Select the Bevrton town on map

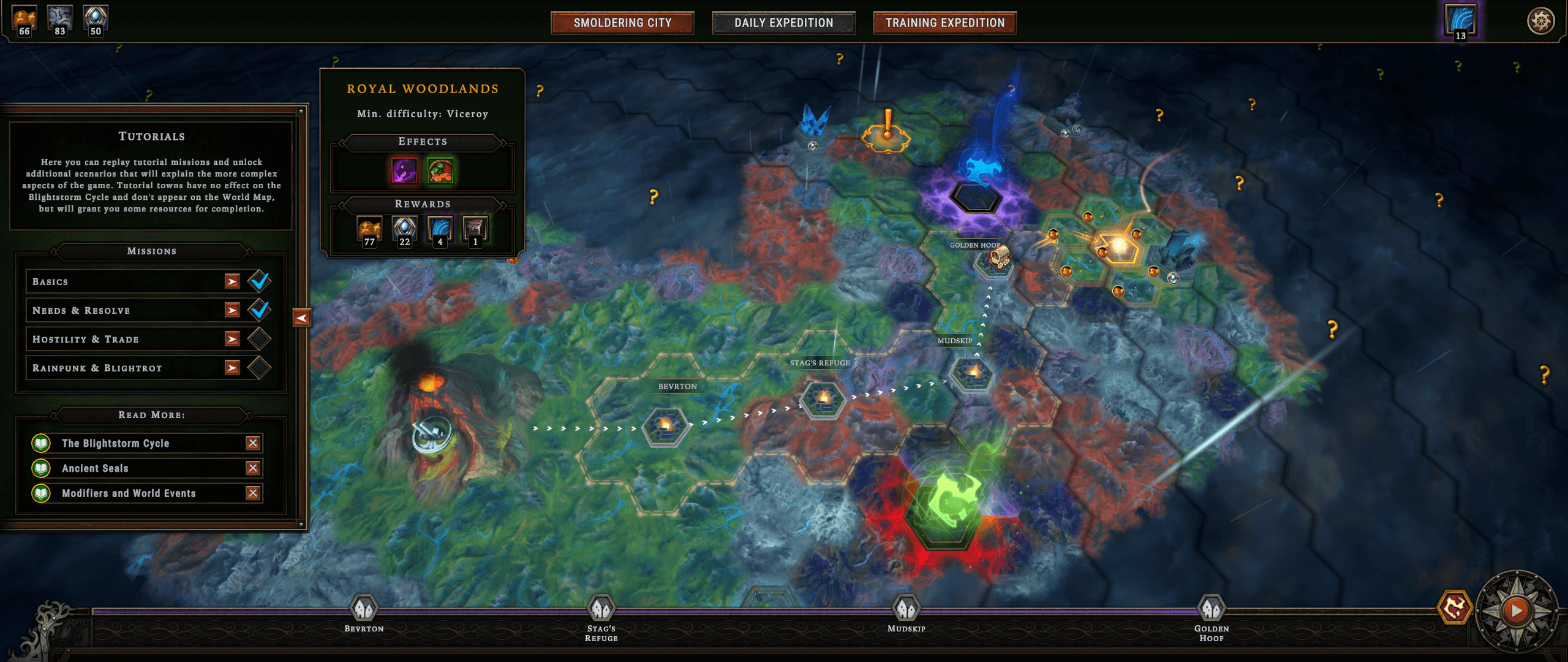point(665,425)
